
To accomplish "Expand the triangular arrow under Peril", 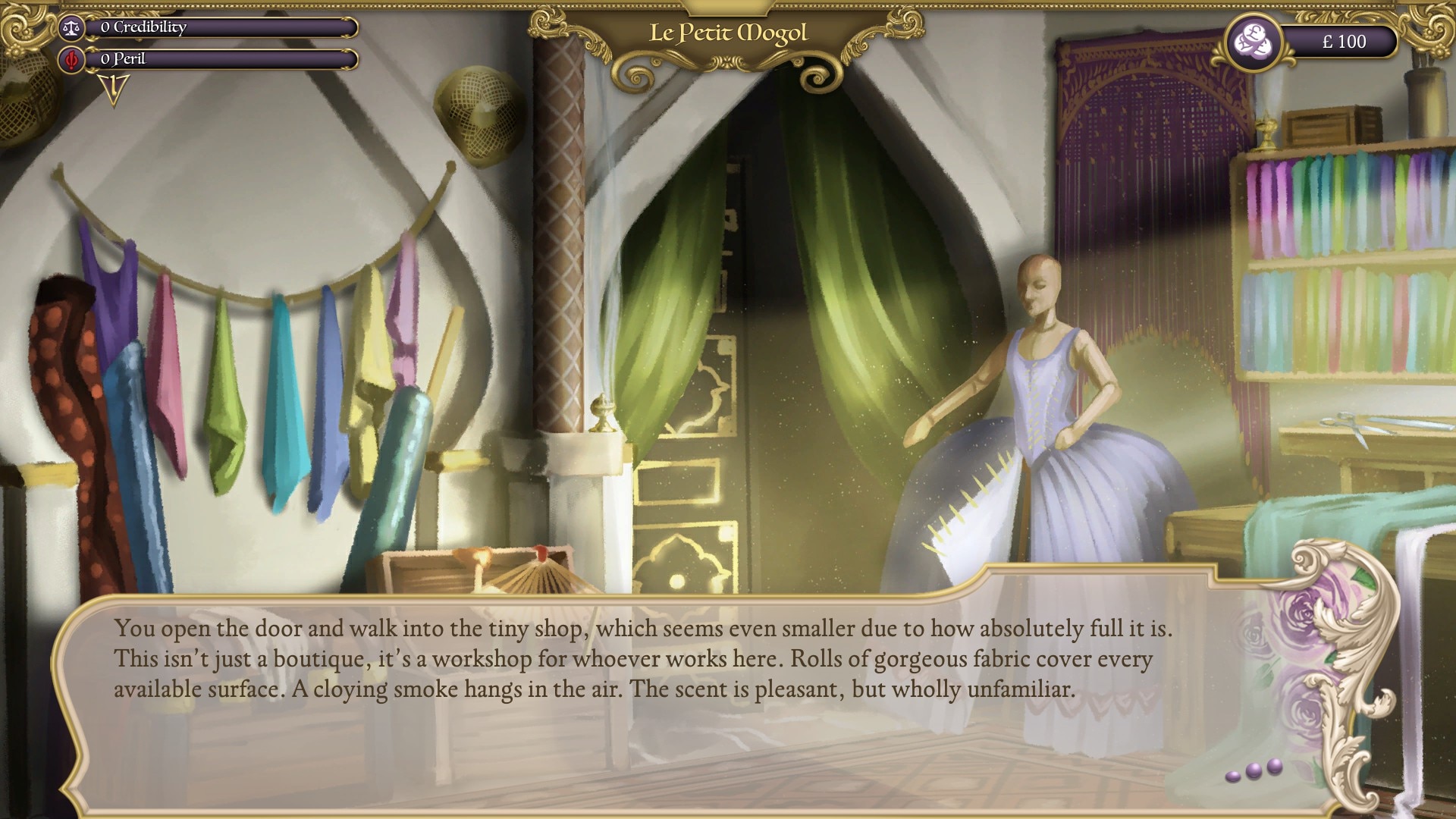I will click(x=114, y=89).
